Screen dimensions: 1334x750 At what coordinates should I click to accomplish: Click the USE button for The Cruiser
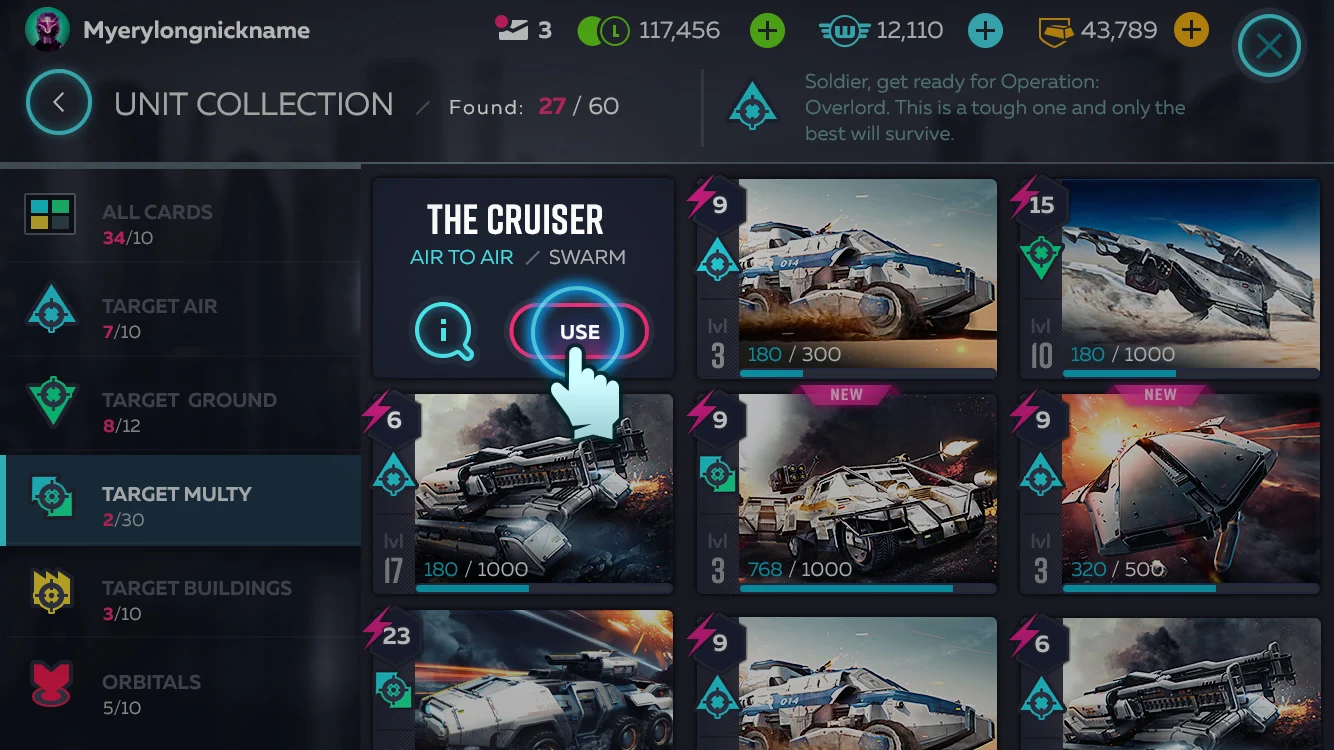[x=579, y=332]
